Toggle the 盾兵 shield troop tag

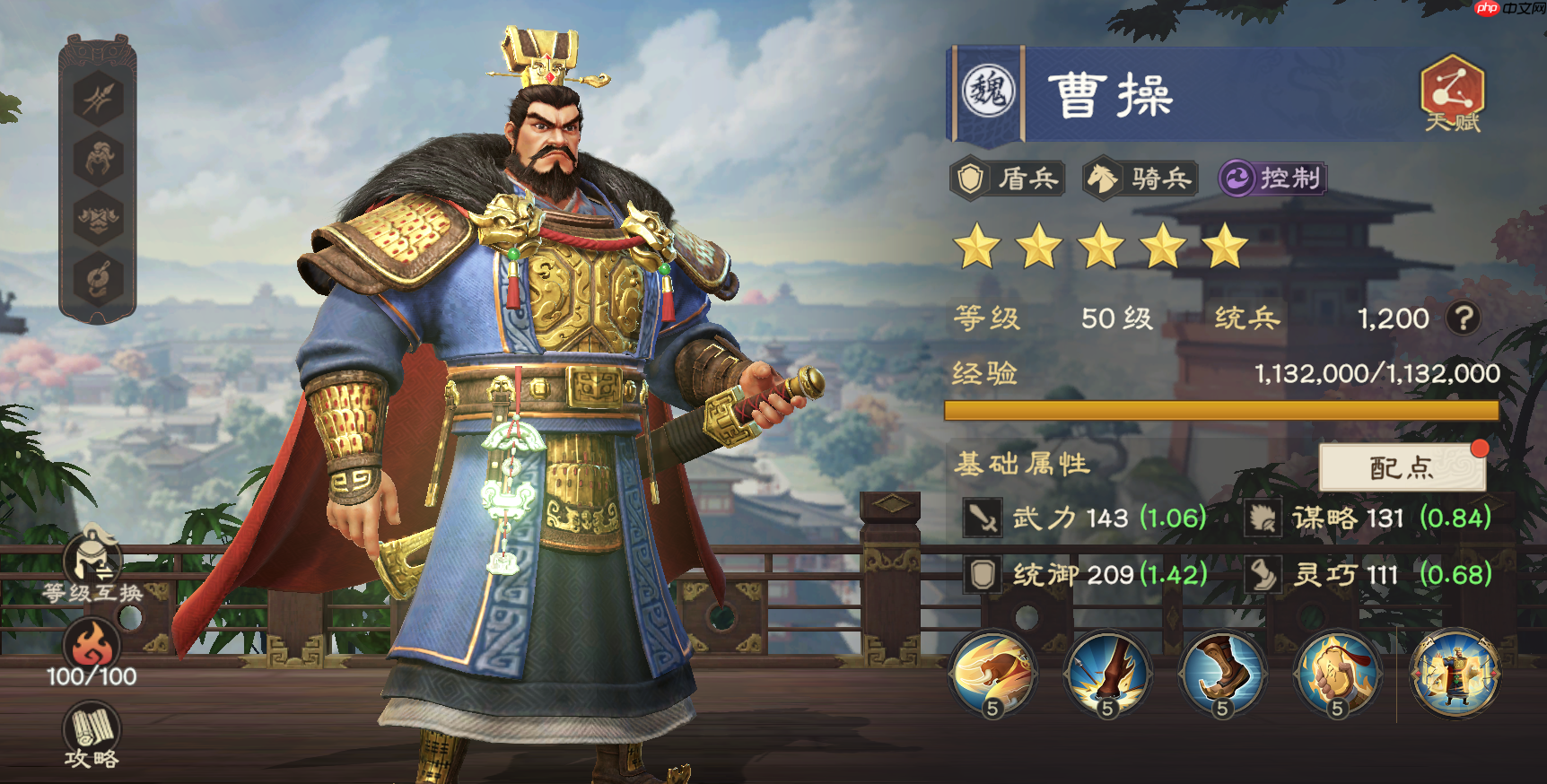coord(1007,179)
